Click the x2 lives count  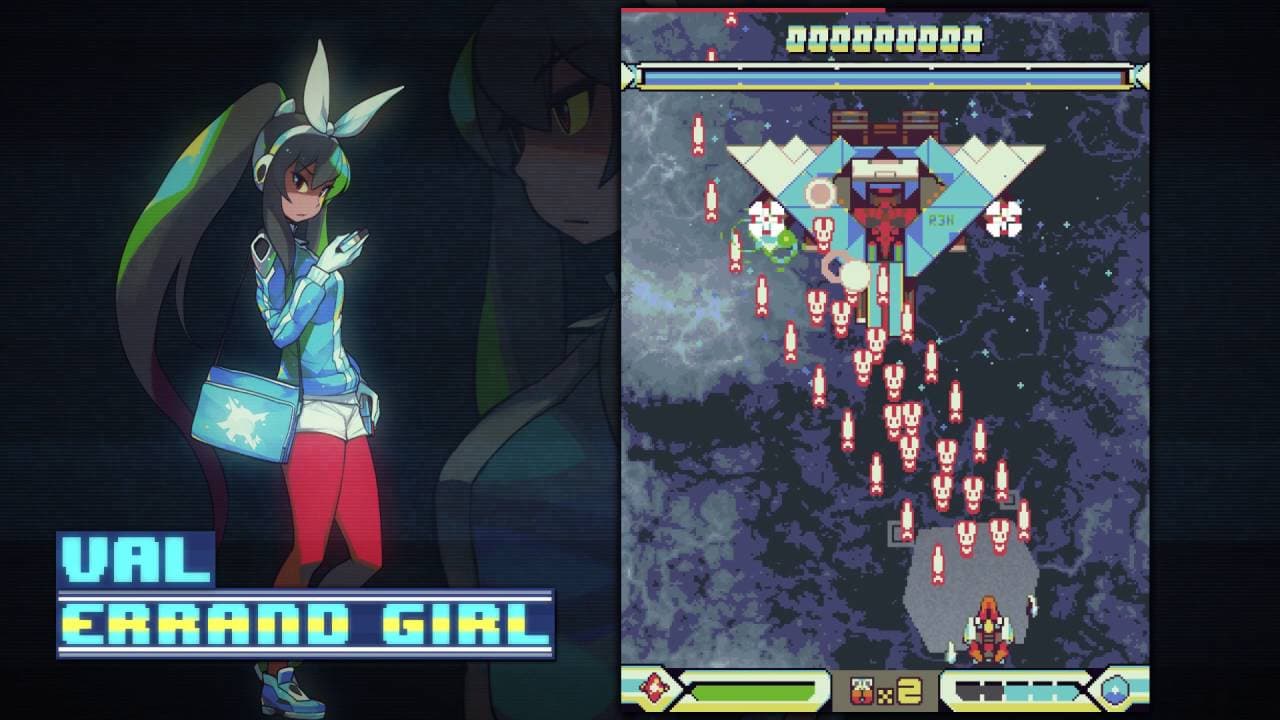pos(906,690)
